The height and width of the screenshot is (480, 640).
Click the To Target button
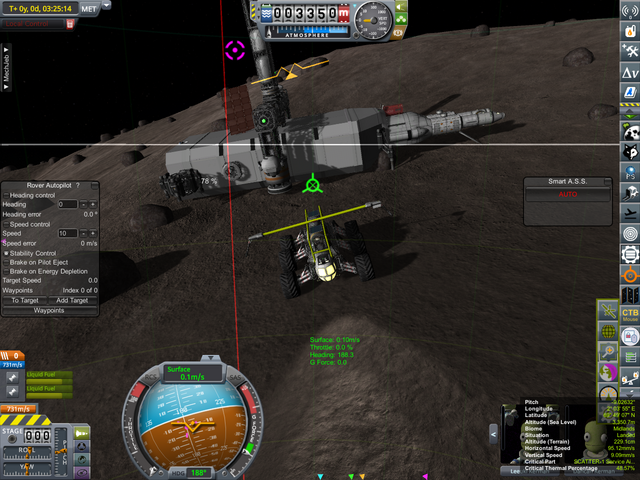25,300
